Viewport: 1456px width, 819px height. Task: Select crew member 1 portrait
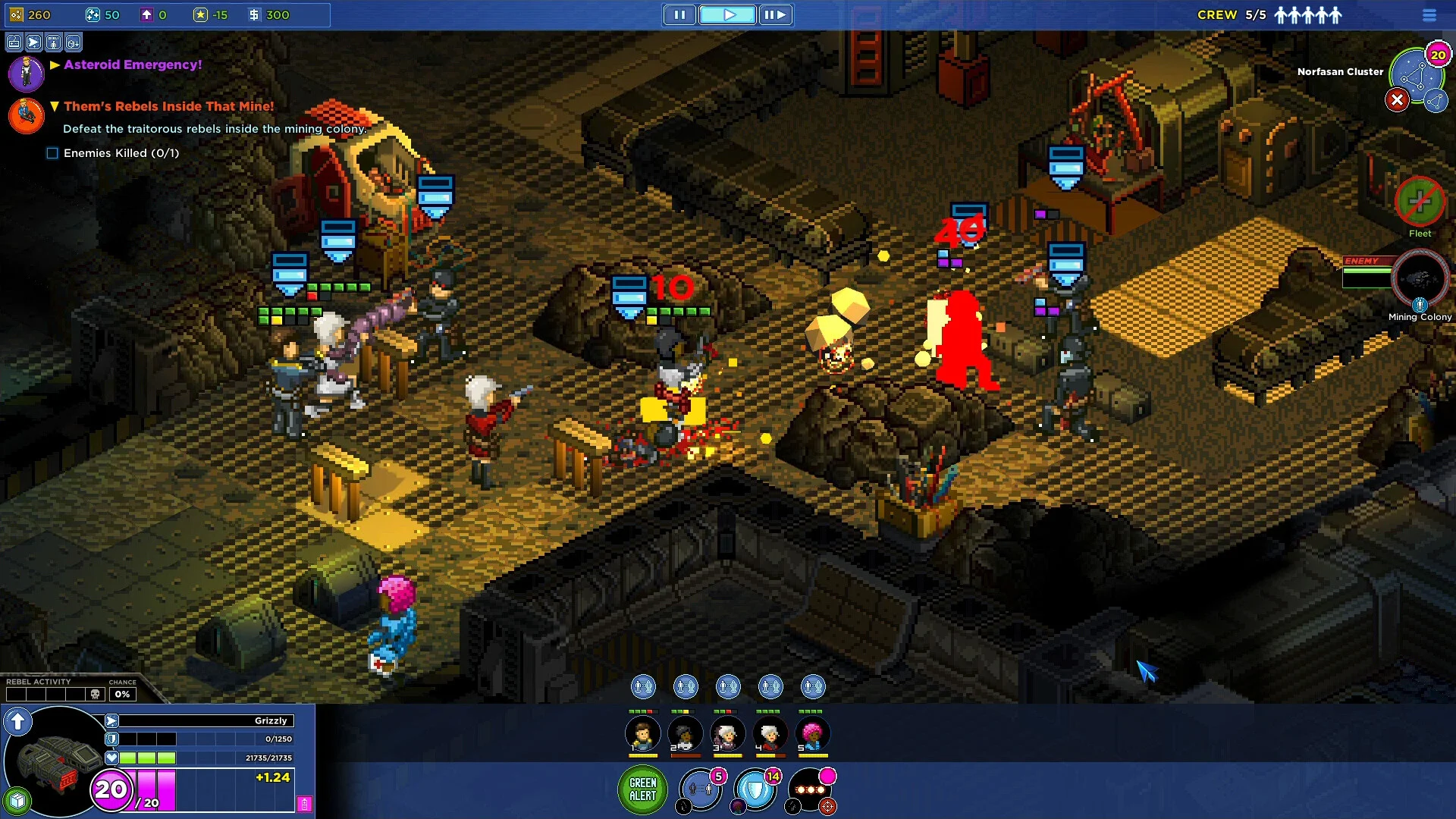642,734
